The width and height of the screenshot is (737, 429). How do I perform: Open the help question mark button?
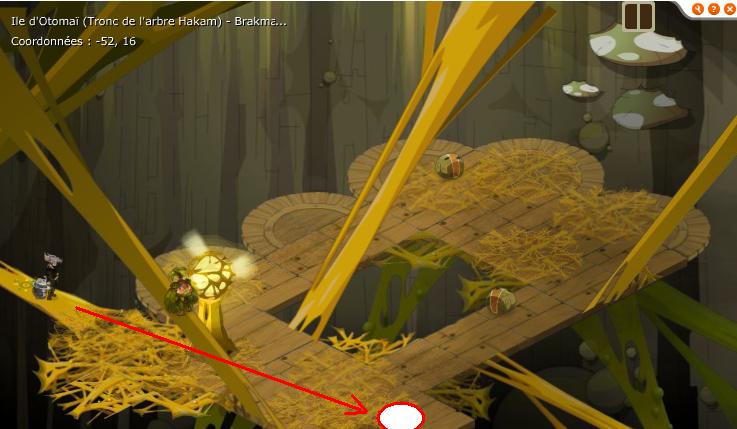click(x=713, y=9)
